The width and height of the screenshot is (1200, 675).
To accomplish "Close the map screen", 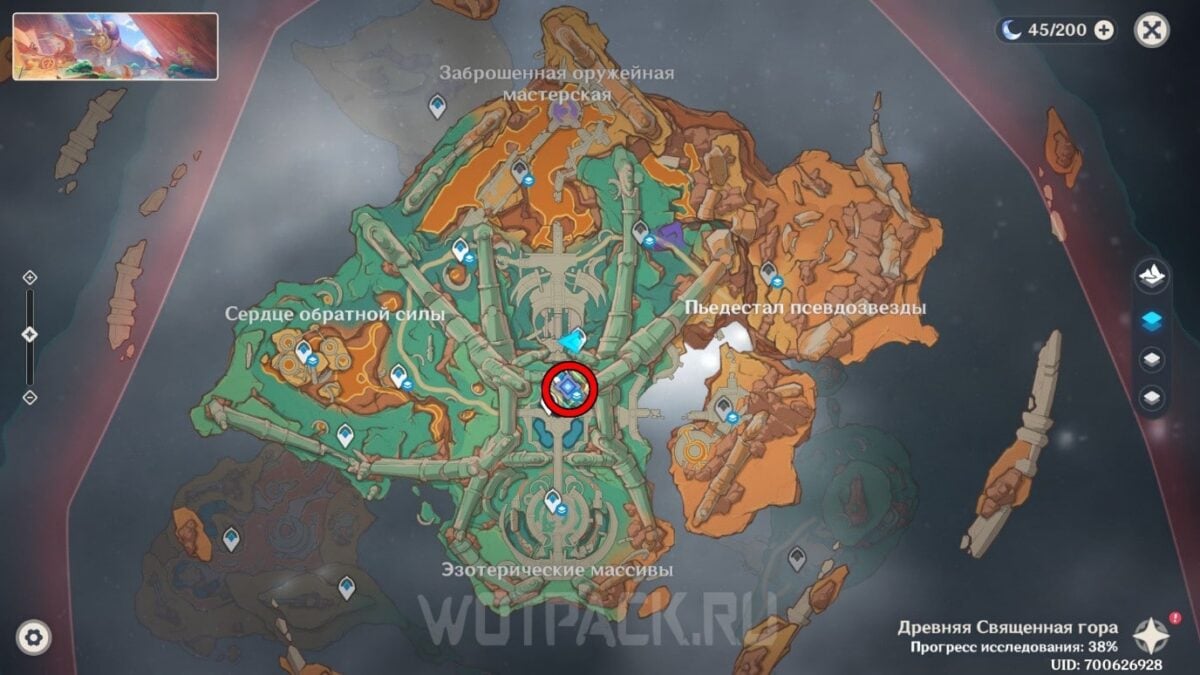I will pyautogui.click(x=1151, y=30).
